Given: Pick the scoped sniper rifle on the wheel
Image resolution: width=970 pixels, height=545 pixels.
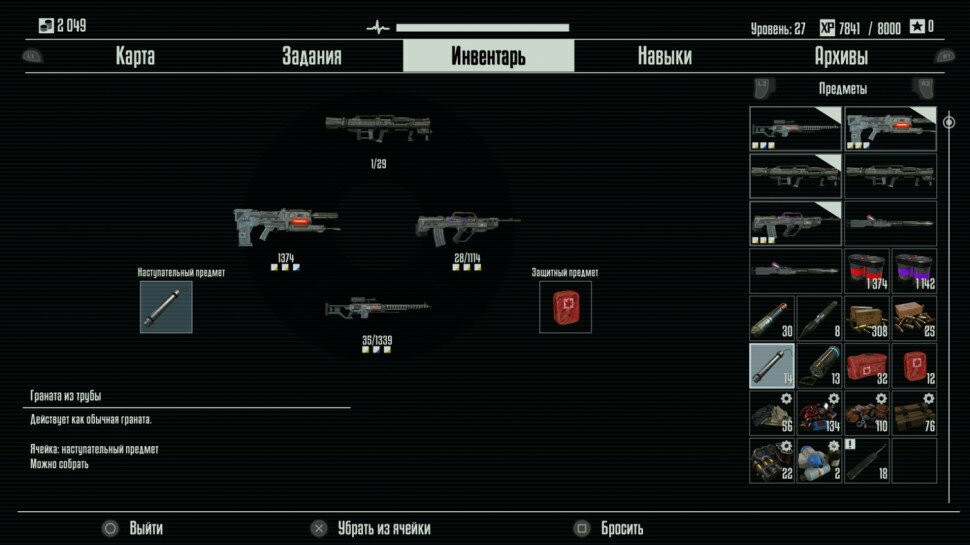Looking at the screenshot, I should (x=377, y=310).
